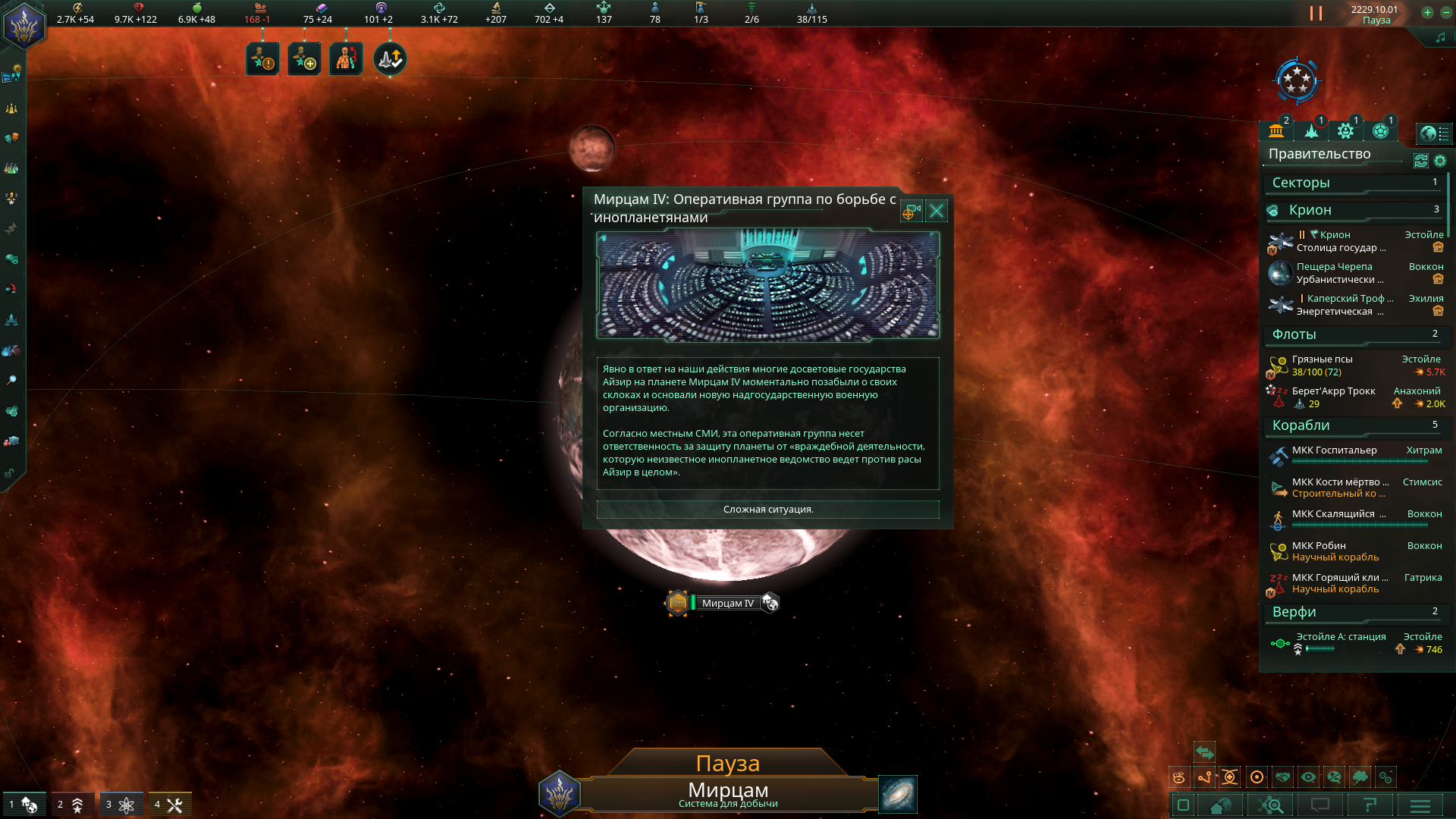This screenshot has width=1456, height=819.
Task: Increase game speed with the plus button
Action: click(x=1427, y=12)
